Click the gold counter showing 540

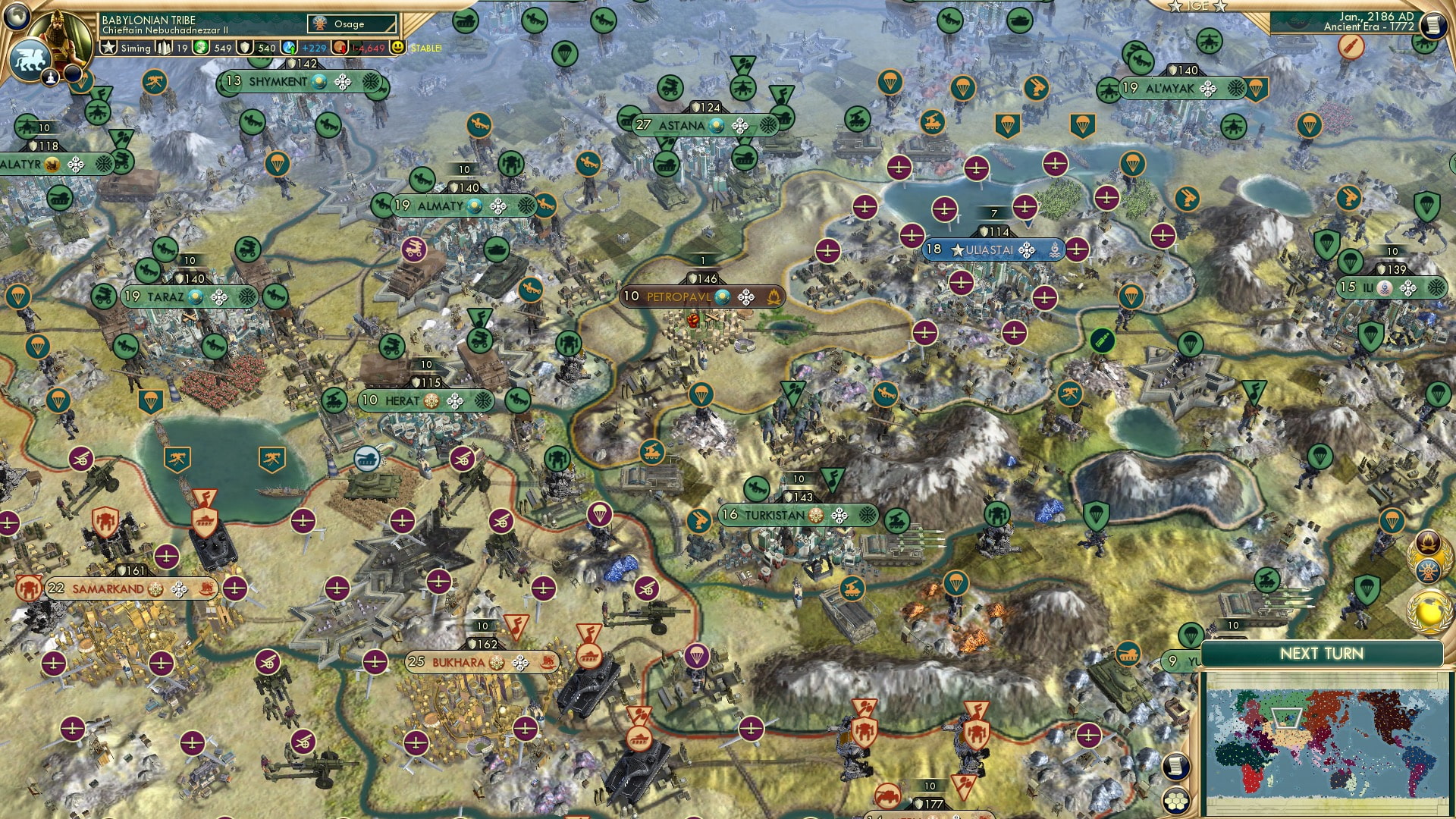tap(244, 47)
